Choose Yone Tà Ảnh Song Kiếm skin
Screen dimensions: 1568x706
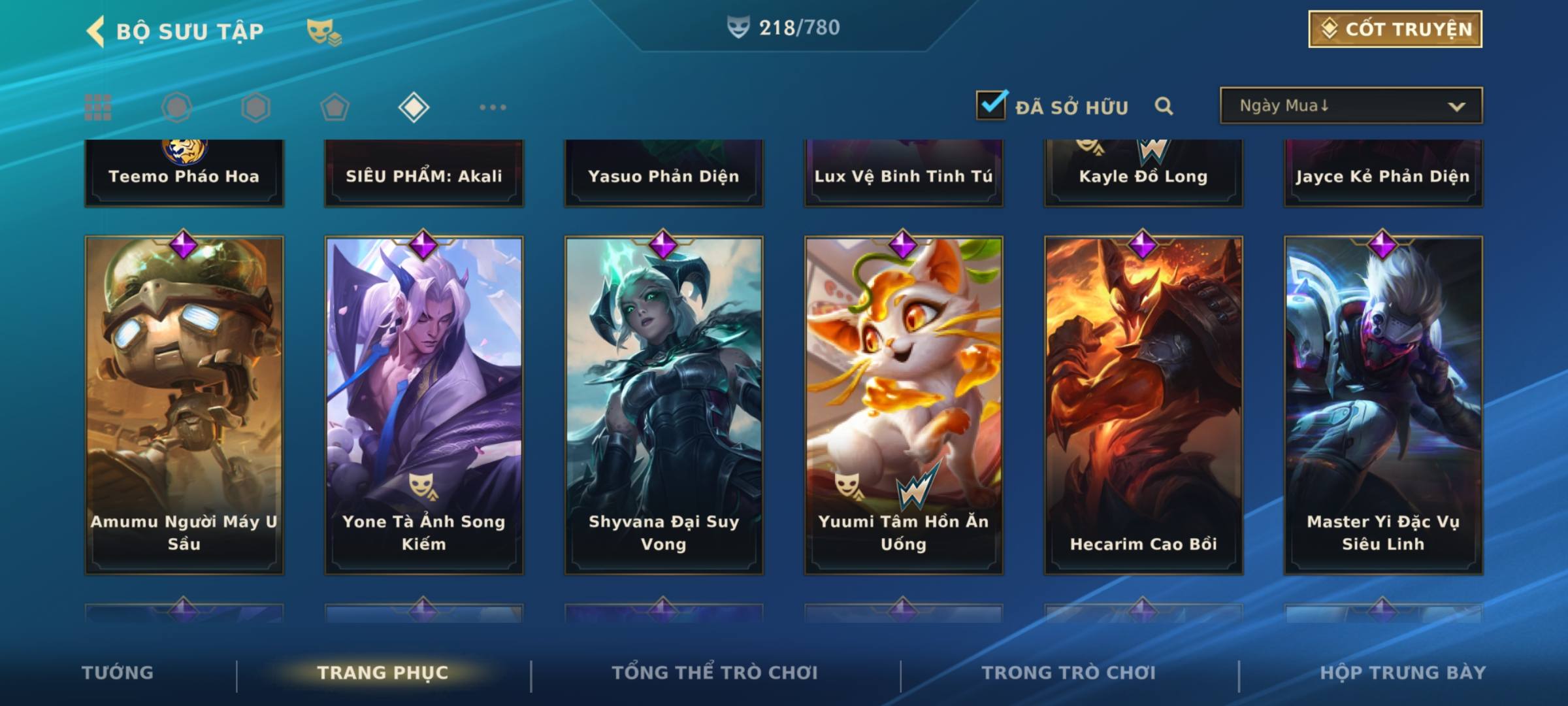[x=424, y=405]
